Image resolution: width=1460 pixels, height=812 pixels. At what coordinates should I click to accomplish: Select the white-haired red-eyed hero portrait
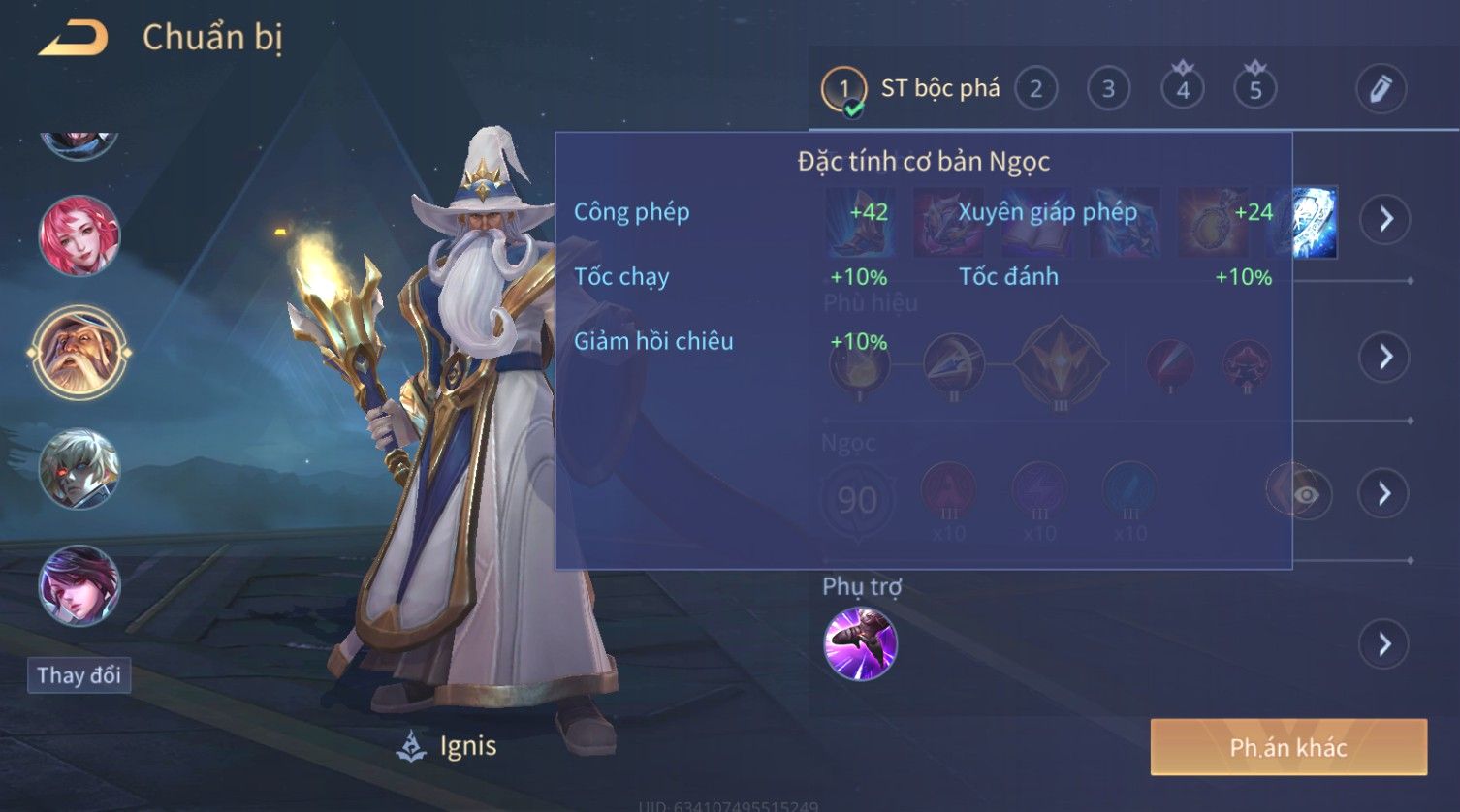coord(79,469)
